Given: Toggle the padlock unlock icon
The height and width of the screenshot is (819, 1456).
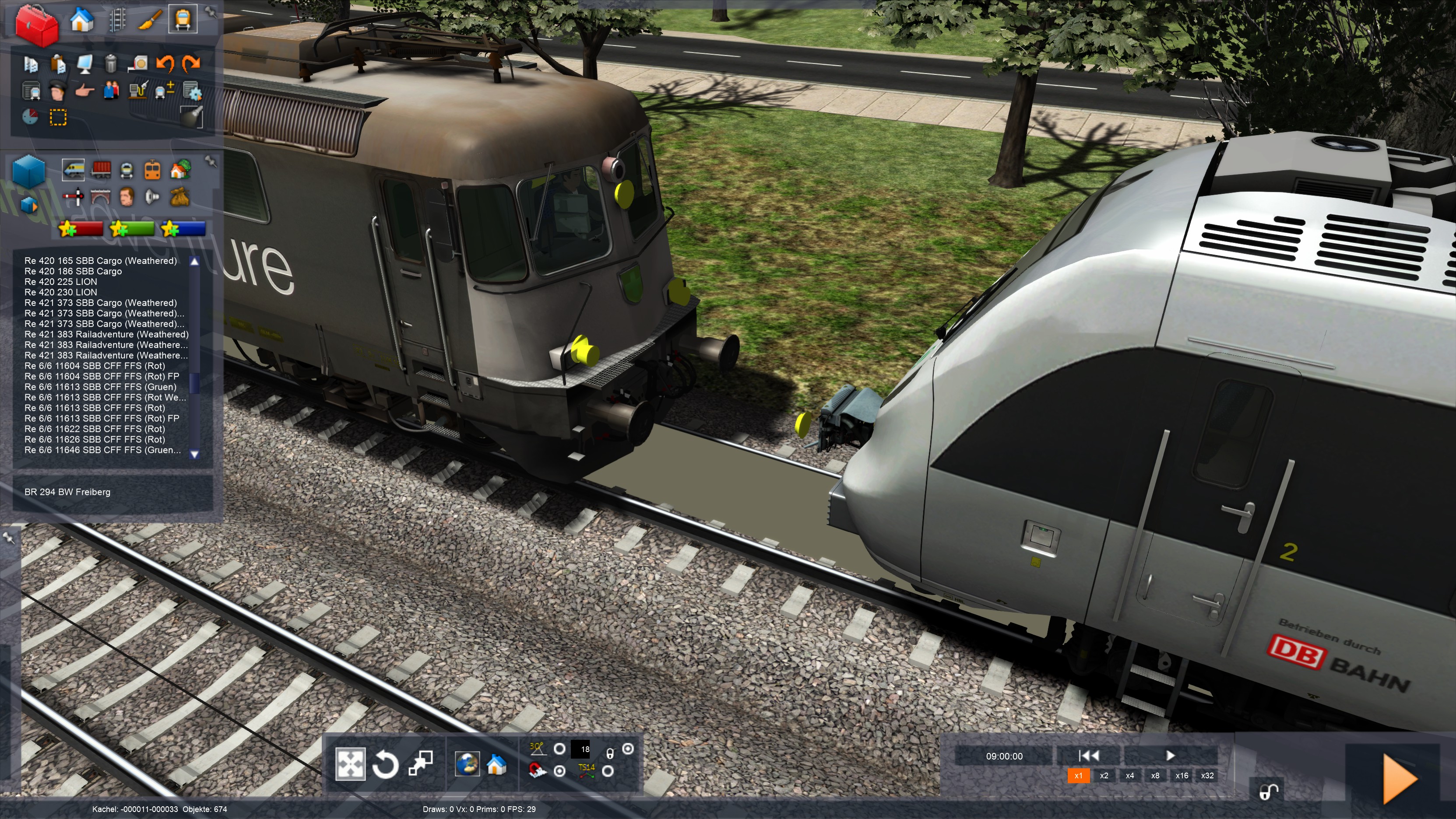Looking at the screenshot, I should pyautogui.click(x=1268, y=792).
